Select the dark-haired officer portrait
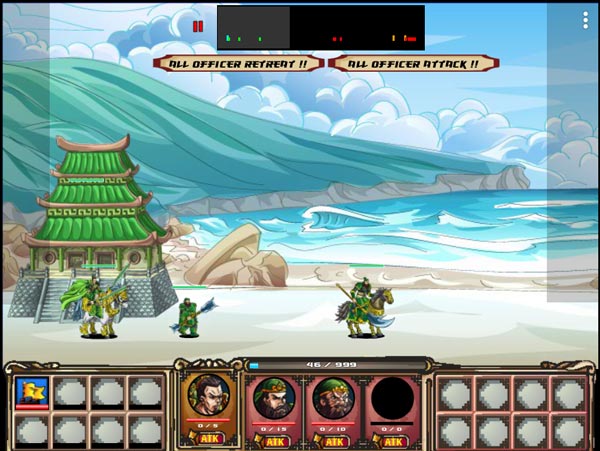600x451 pixels. pyautogui.click(x=209, y=395)
